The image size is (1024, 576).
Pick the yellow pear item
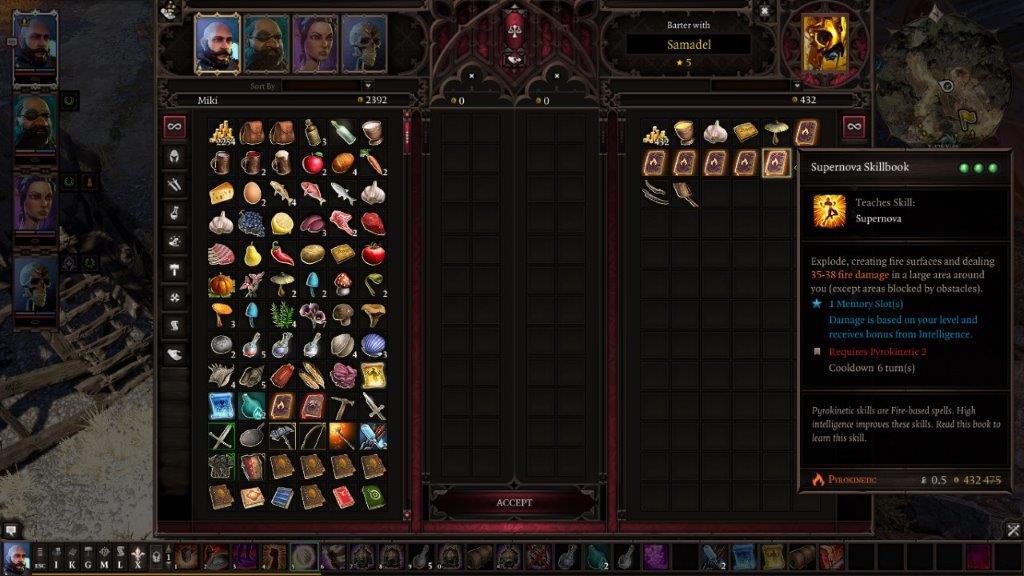click(x=252, y=254)
